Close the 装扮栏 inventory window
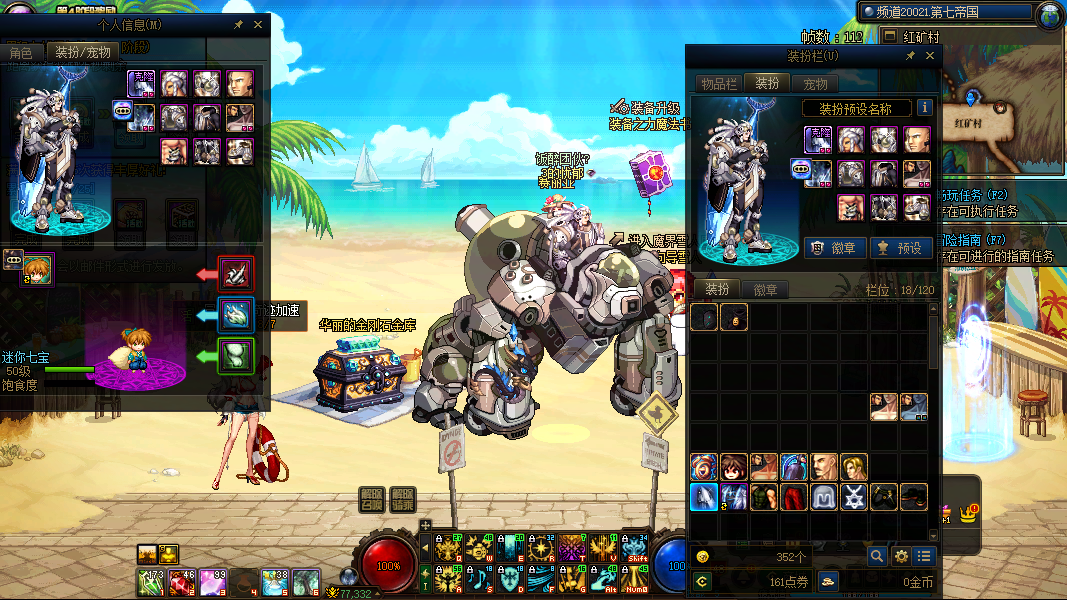 [x=930, y=56]
